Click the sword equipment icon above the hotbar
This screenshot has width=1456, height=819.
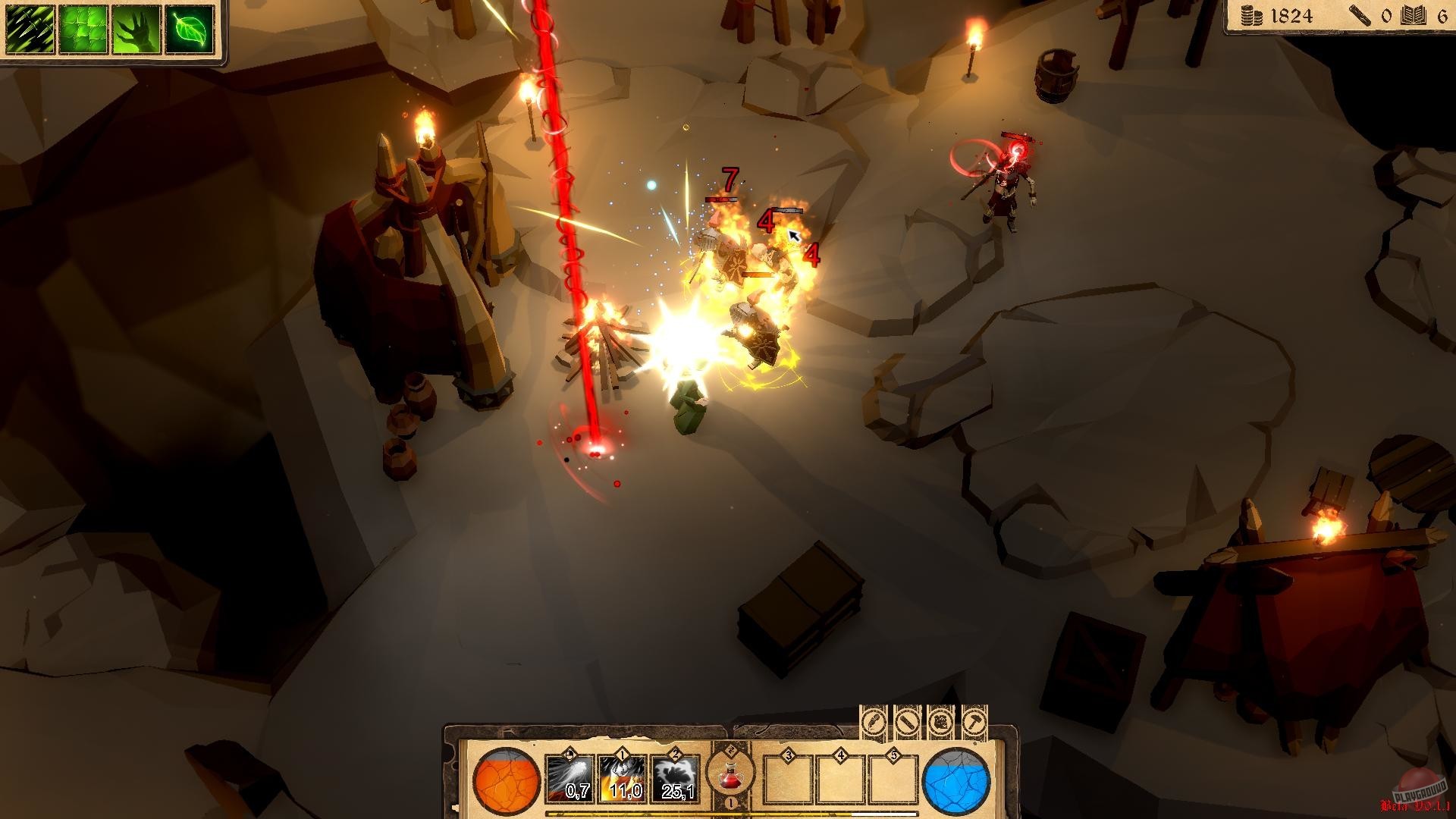point(907,723)
